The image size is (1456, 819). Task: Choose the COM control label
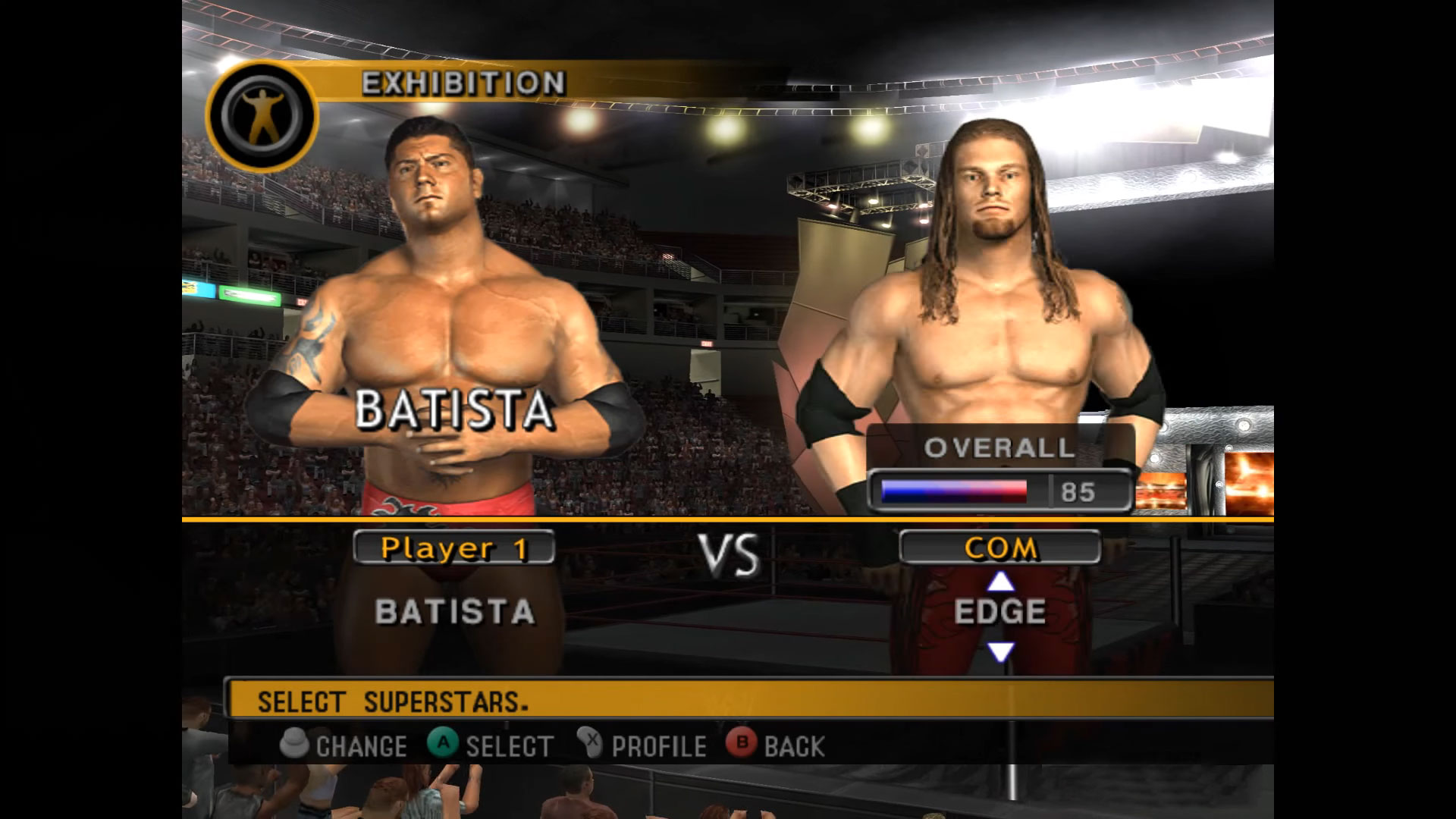coord(999,548)
